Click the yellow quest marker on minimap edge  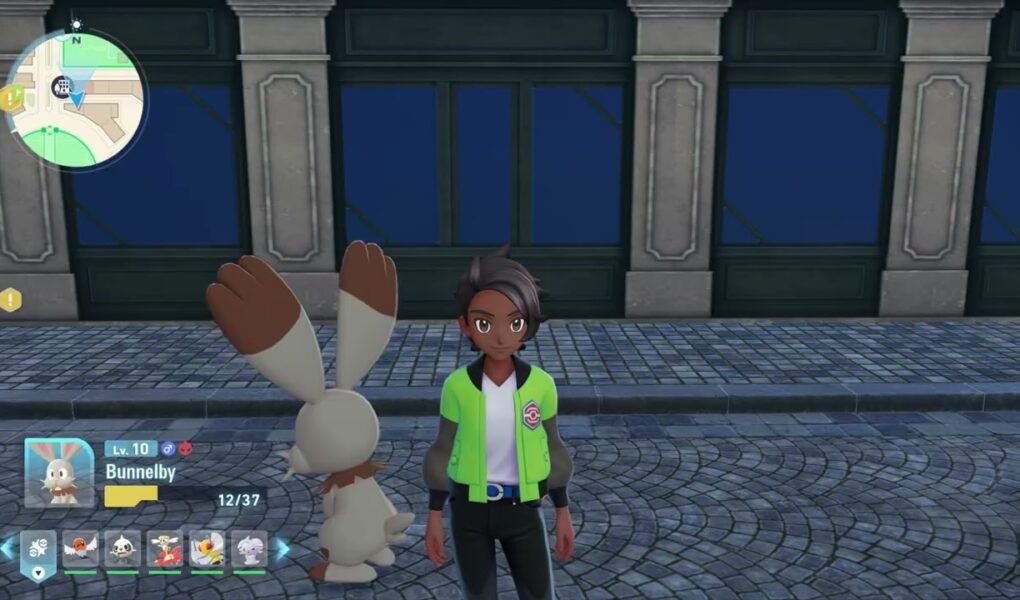[x=11, y=97]
